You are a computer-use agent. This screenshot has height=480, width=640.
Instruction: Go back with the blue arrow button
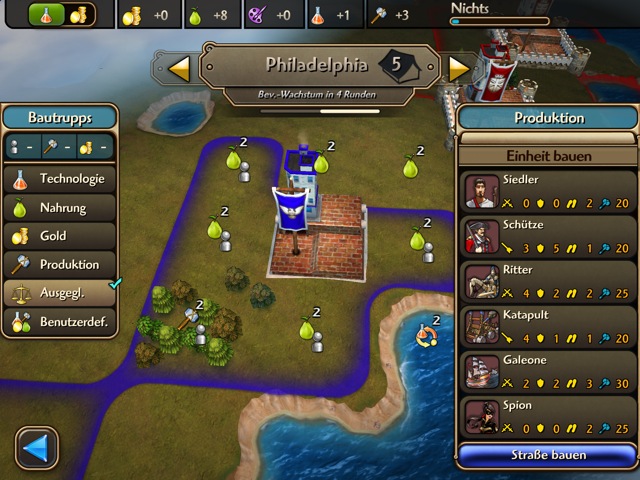pos(37,448)
